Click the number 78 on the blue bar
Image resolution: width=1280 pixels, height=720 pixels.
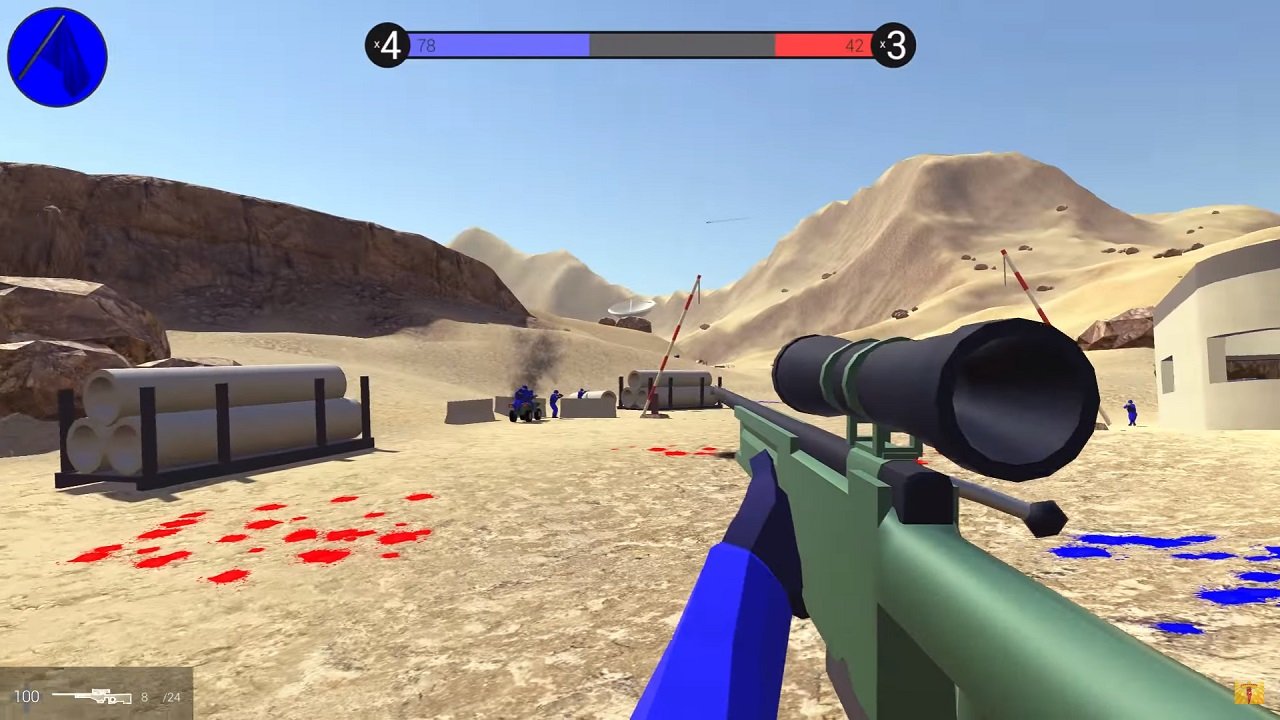tap(427, 44)
